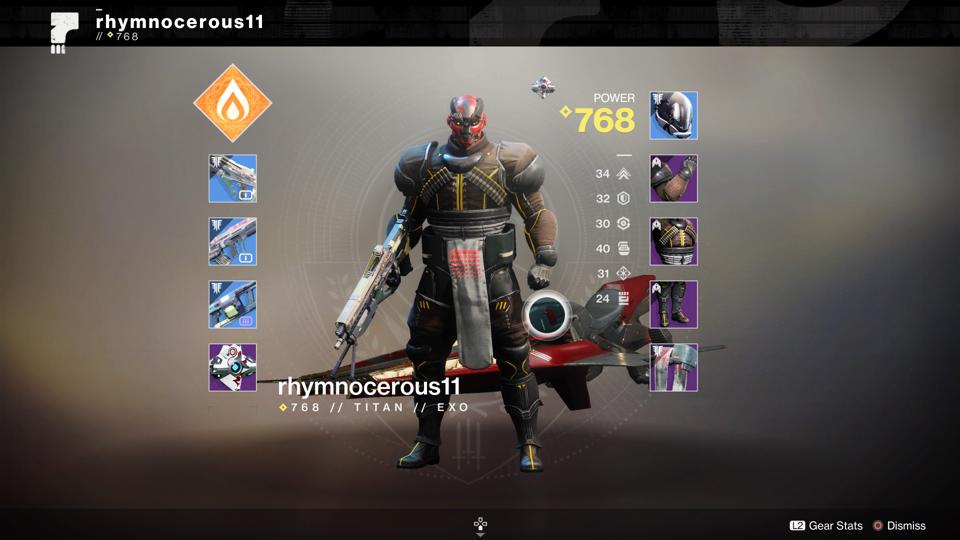Select the leg armor slot

click(674, 304)
